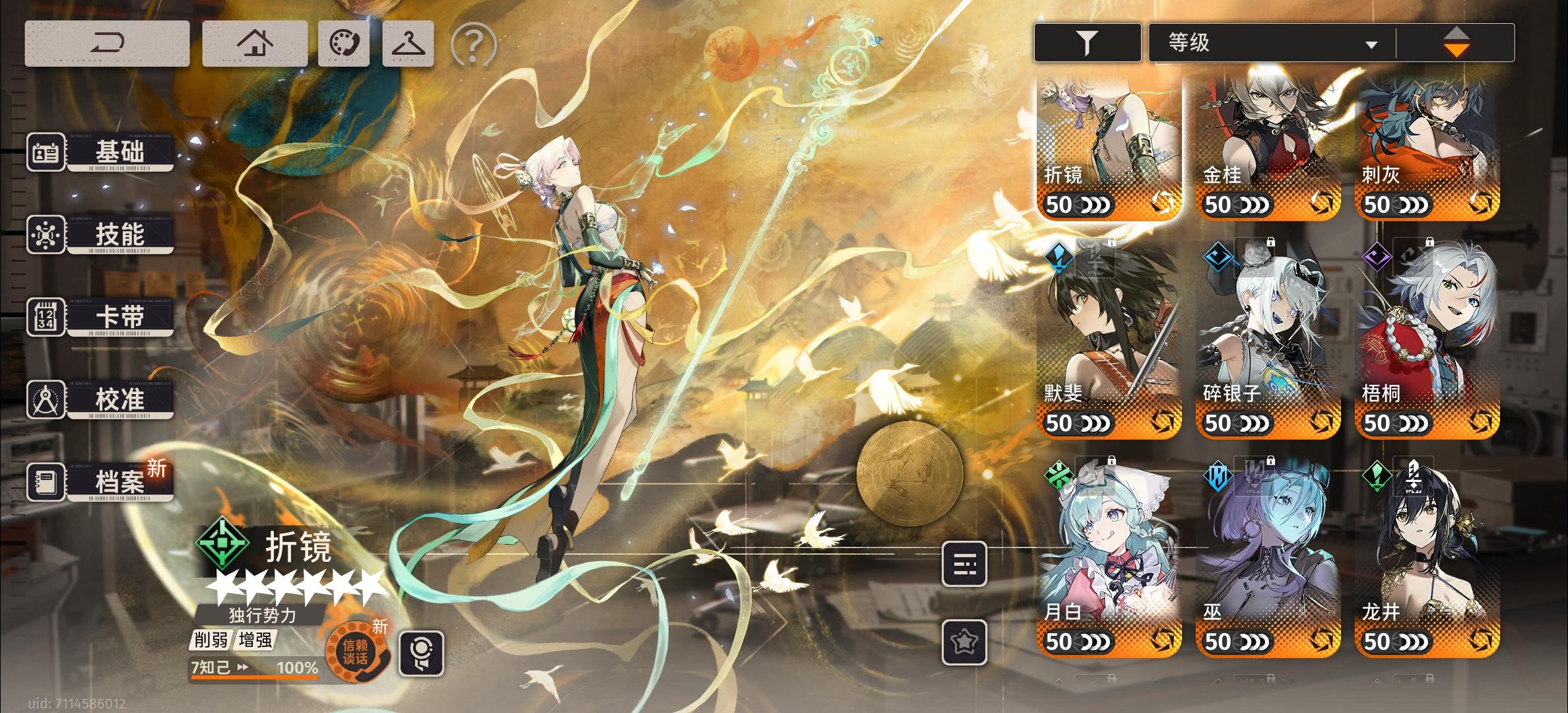Open the filter funnel icon above character list
The image size is (1568, 713).
[x=1087, y=42]
